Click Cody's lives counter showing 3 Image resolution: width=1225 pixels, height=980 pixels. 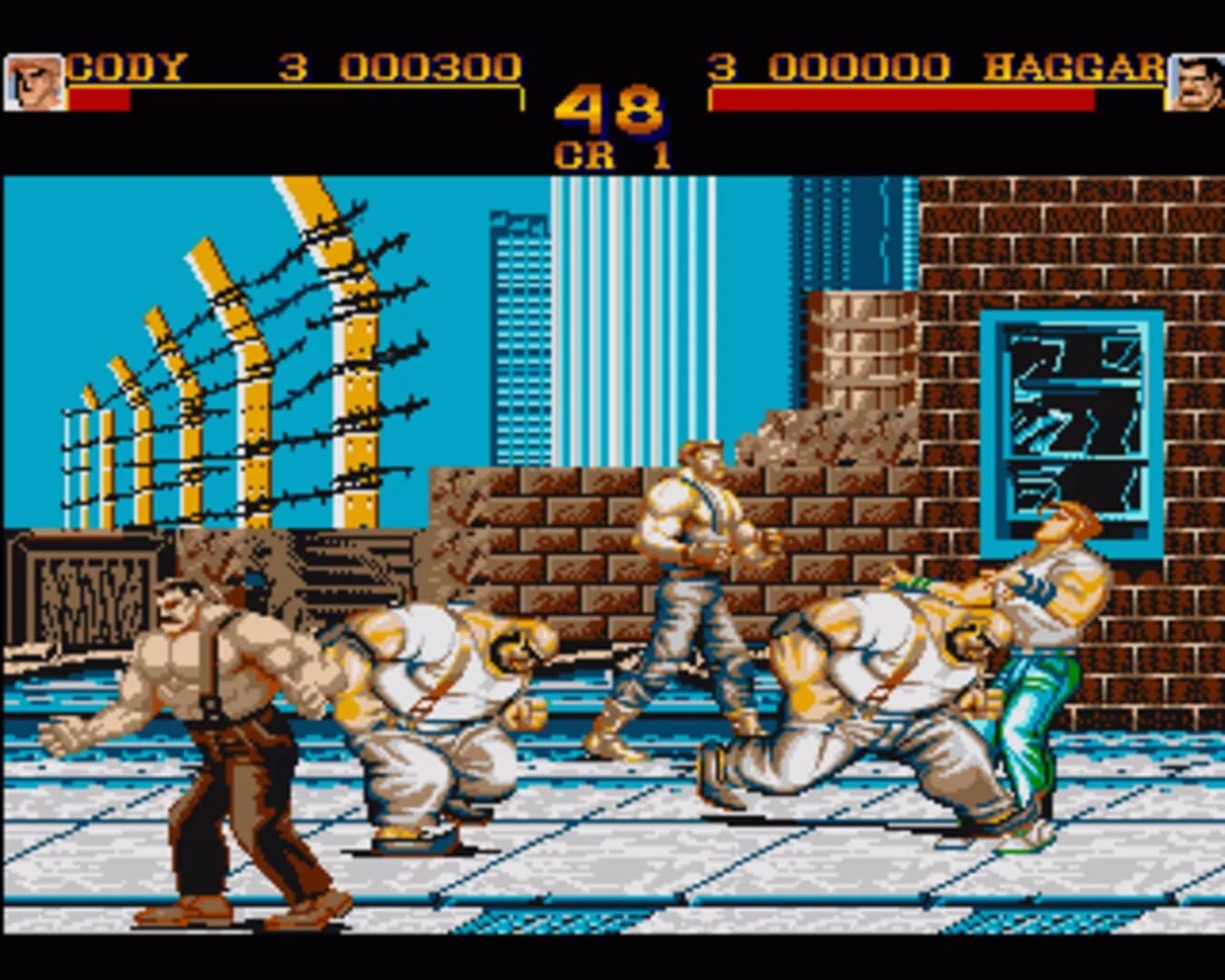pyautogui.click(x=290, y=66)
